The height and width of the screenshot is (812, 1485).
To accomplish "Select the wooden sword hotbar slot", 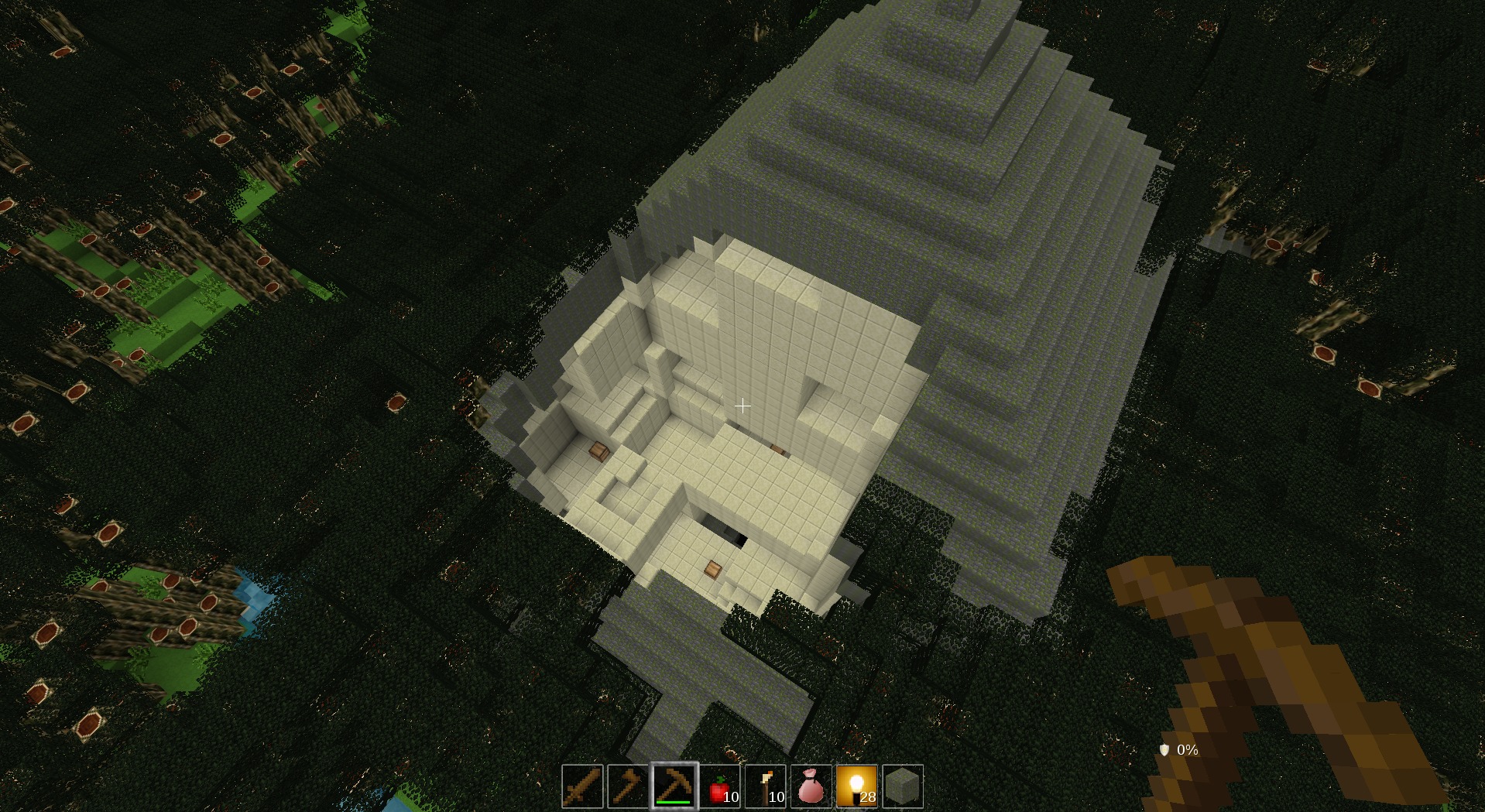I will [x=582, y=786].
